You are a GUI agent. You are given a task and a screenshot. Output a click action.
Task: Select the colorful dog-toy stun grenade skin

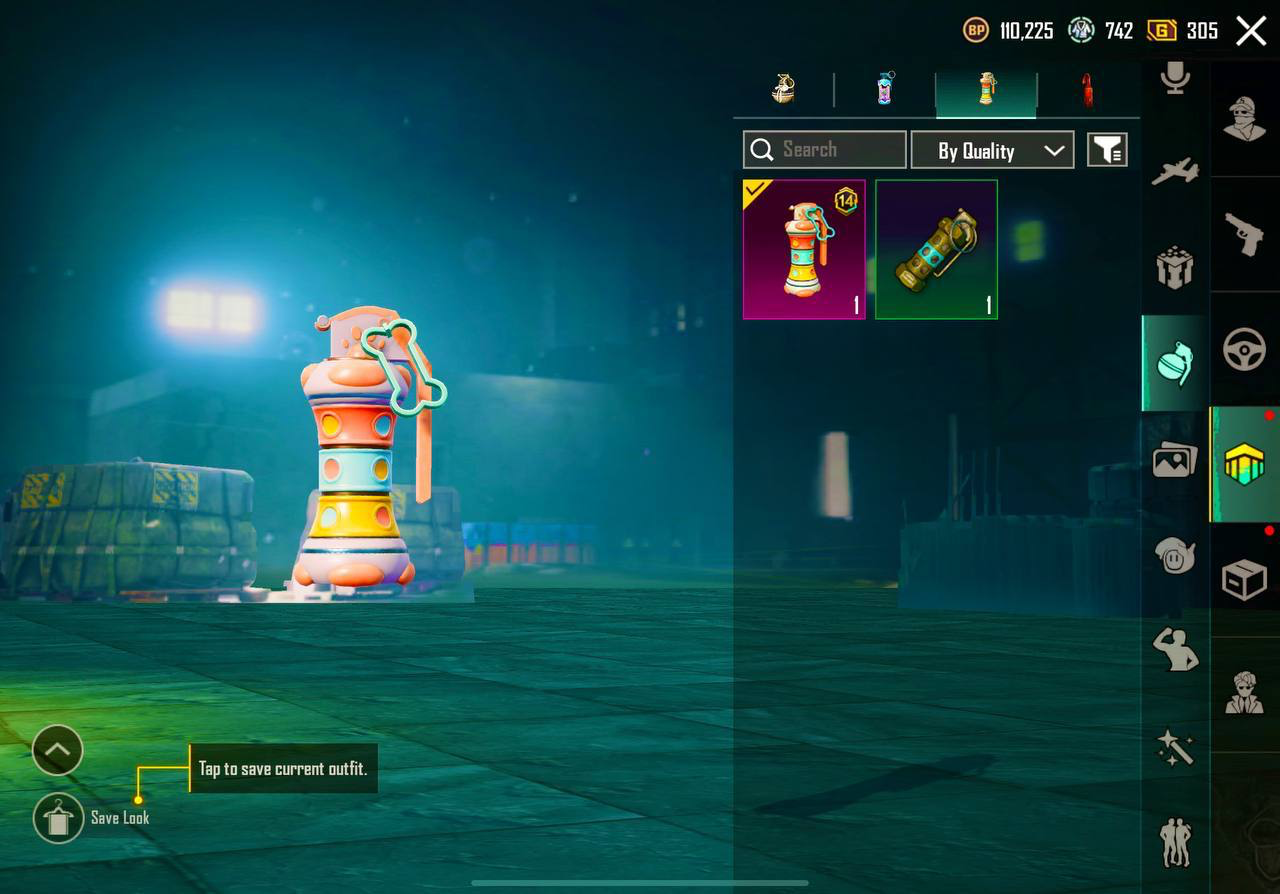click(804, 250)
